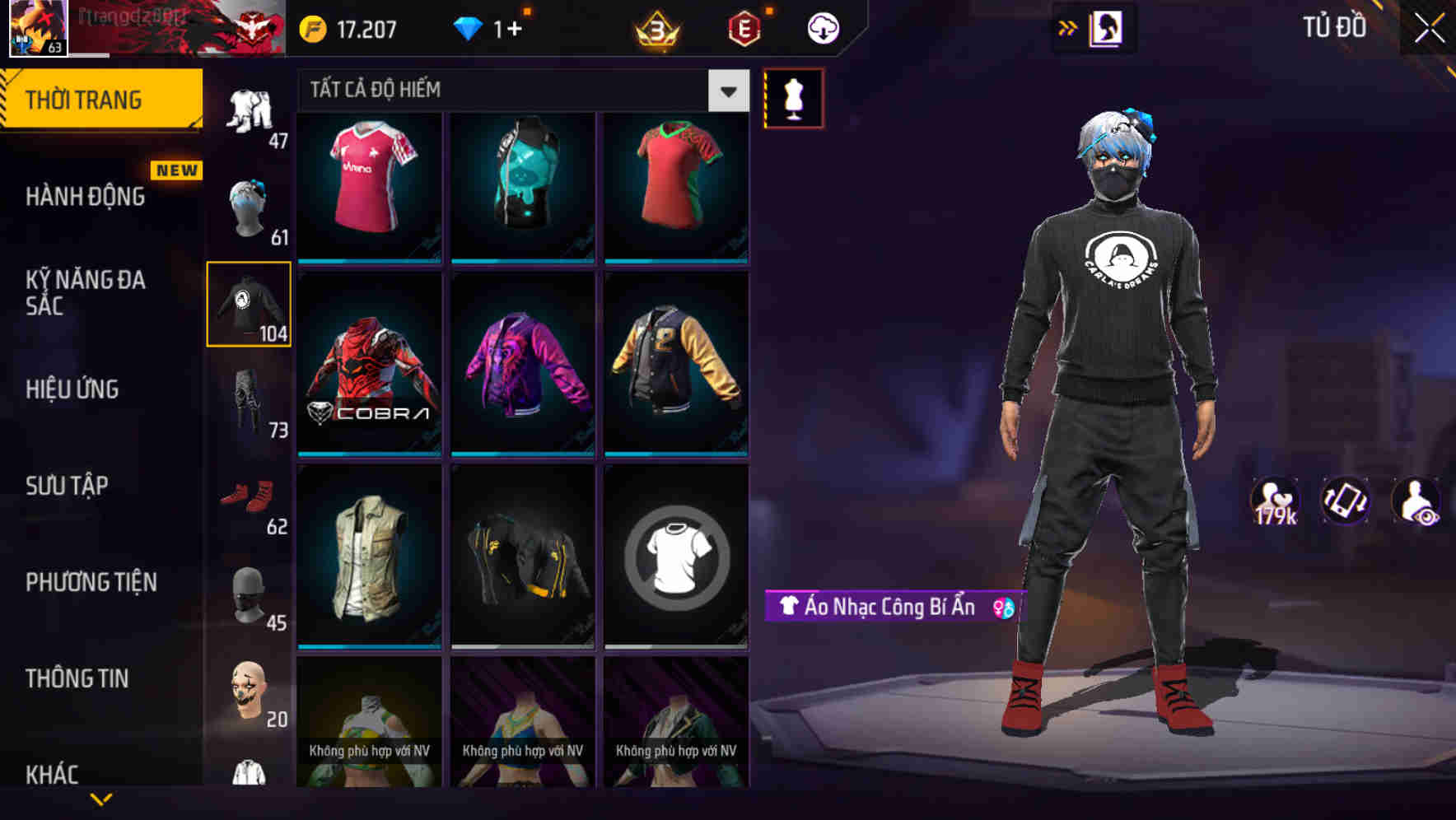Toggle the profile card panel at top center

pos(1105,27)
